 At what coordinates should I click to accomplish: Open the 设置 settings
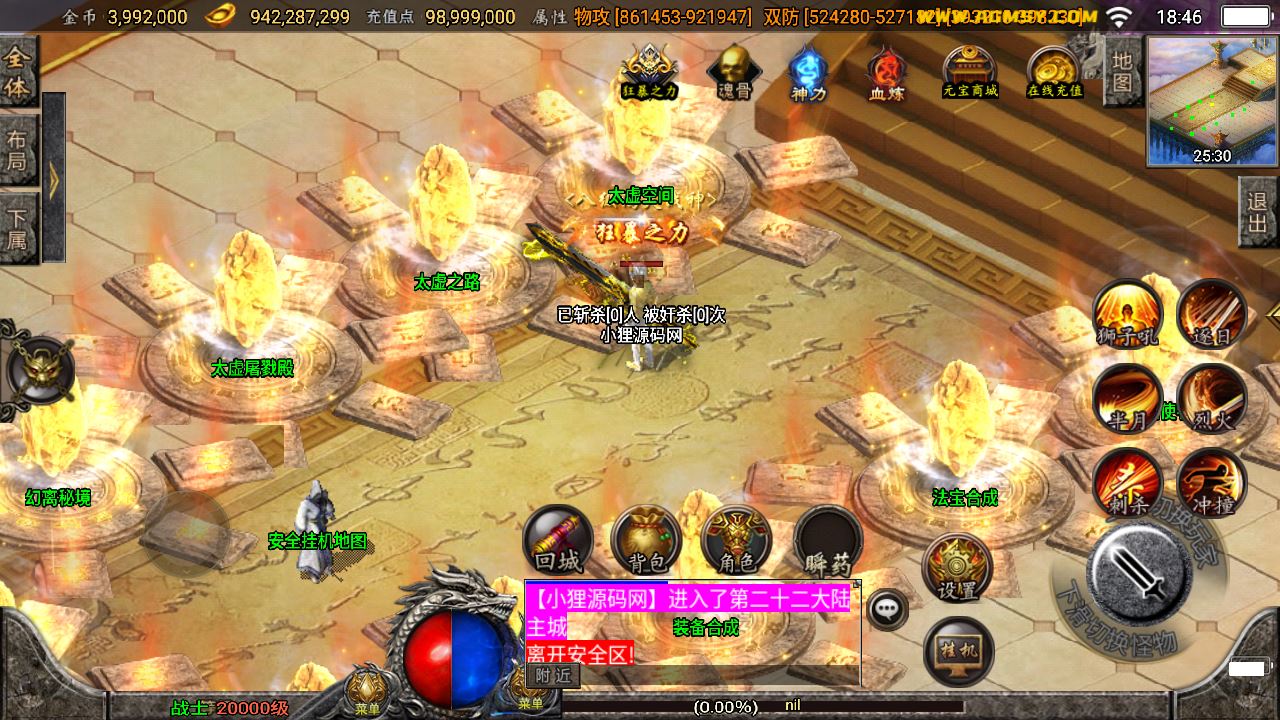957,566
